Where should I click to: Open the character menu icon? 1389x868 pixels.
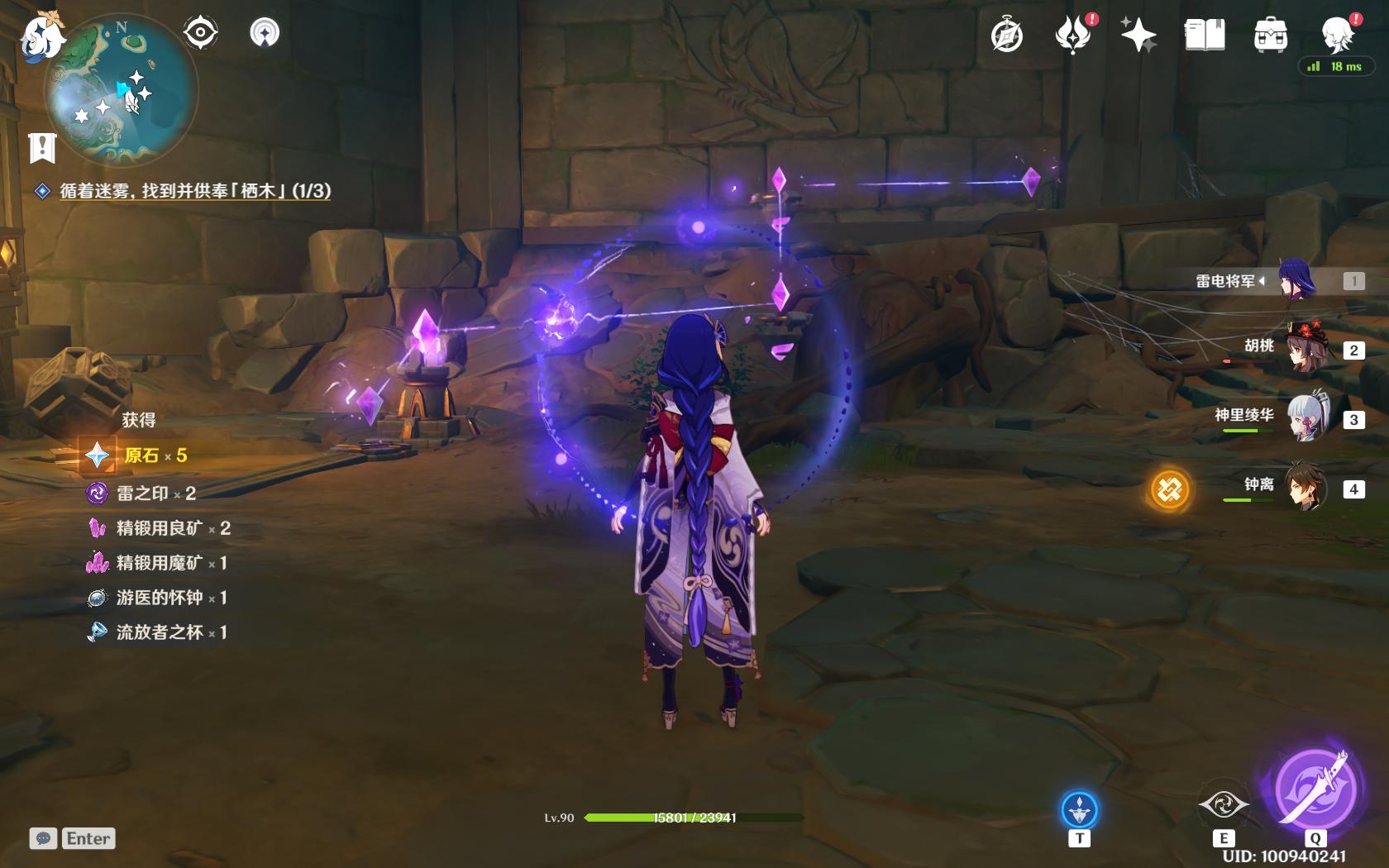pos(1336,36)
